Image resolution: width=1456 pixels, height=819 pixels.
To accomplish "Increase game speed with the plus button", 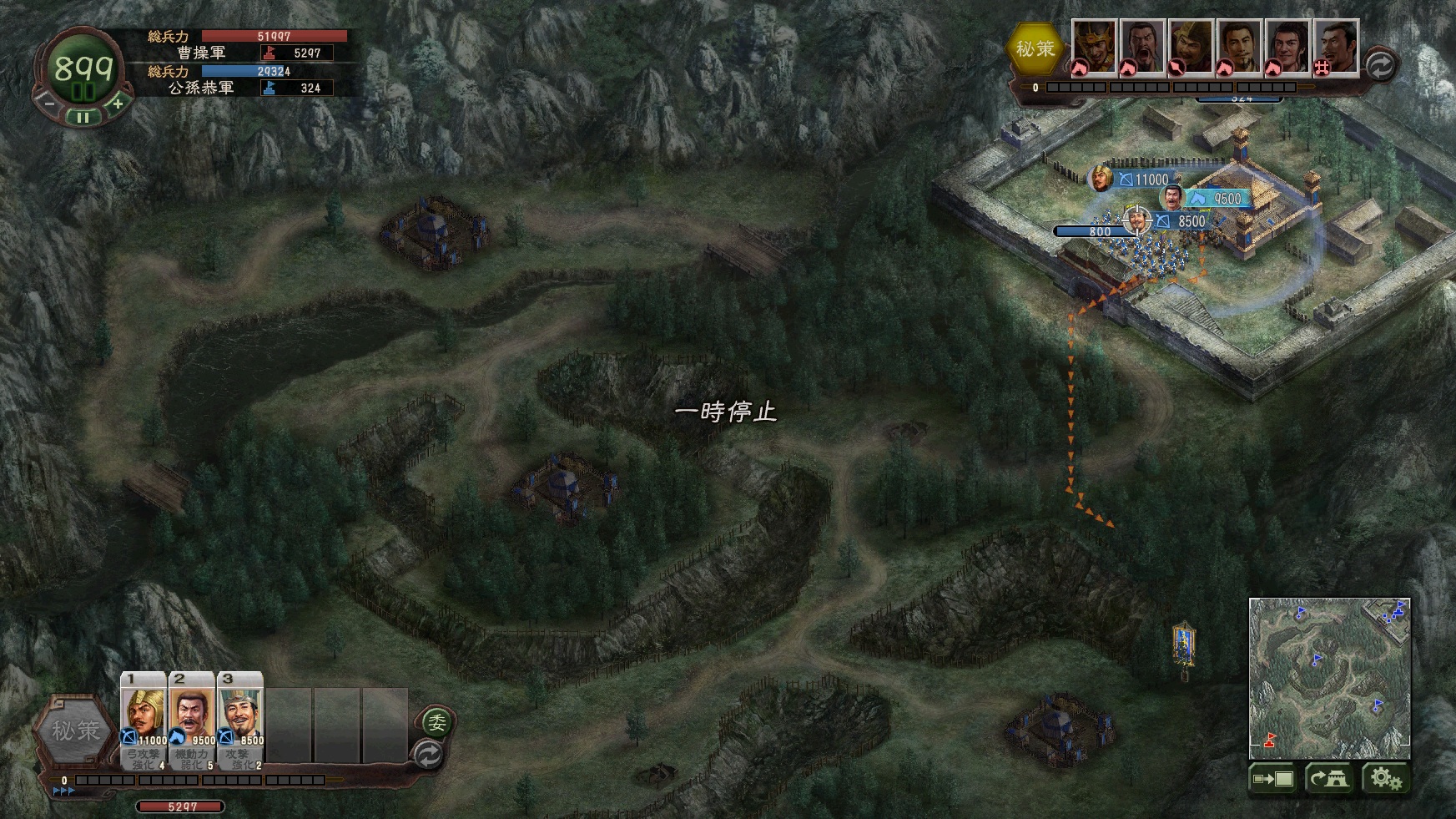I will (118, 104).
